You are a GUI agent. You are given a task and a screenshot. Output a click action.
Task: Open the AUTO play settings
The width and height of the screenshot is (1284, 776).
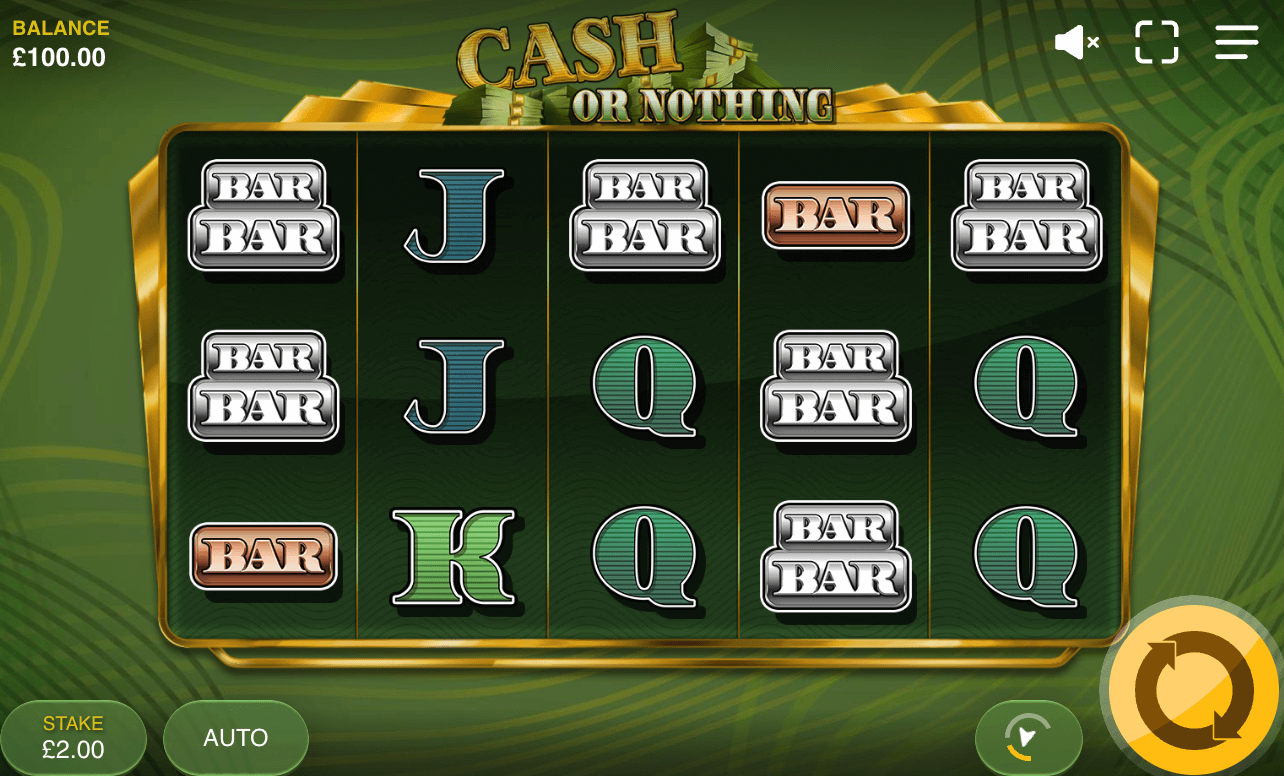(235, 737)
